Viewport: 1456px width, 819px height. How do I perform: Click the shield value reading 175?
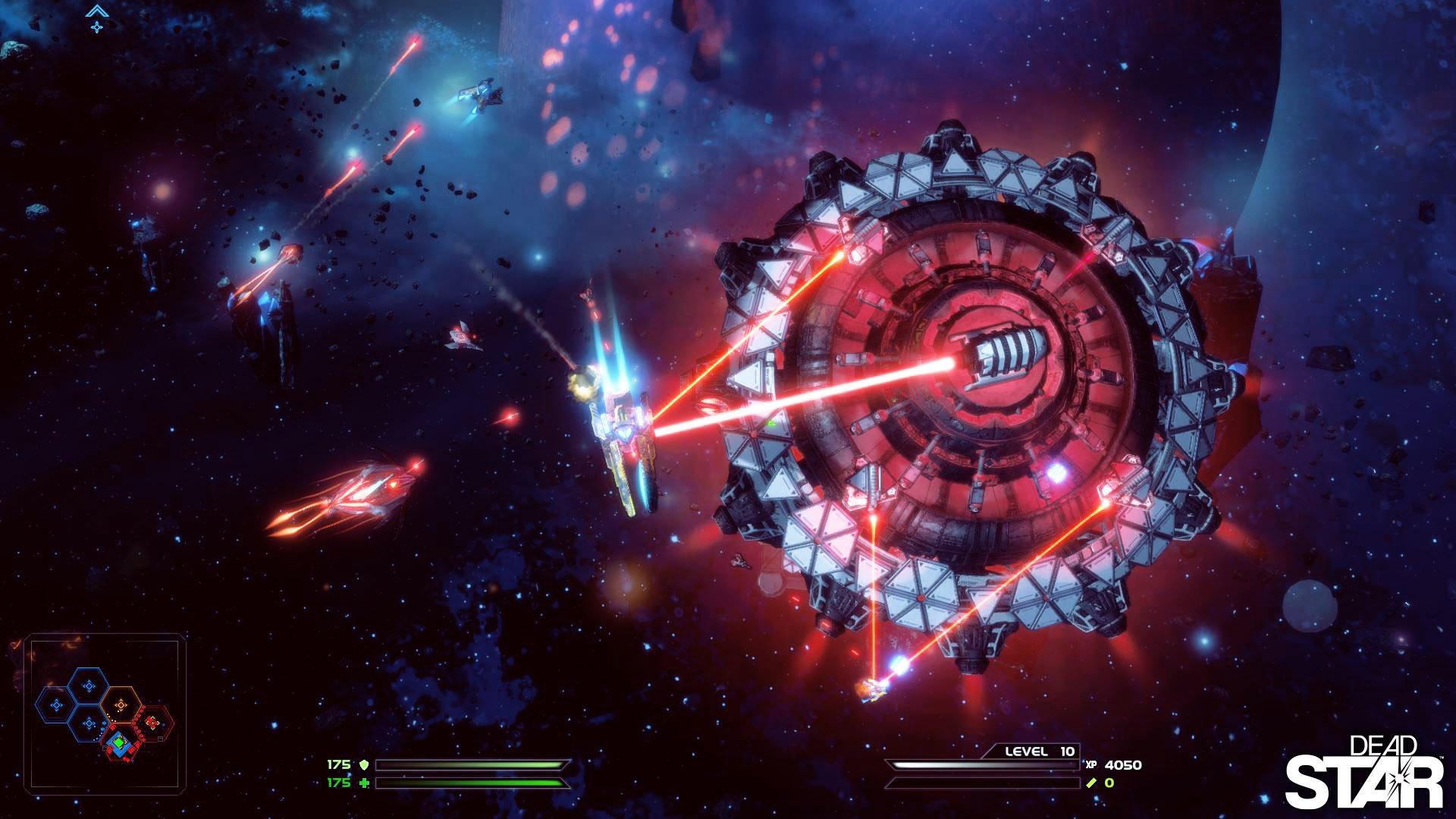point(339,764)
